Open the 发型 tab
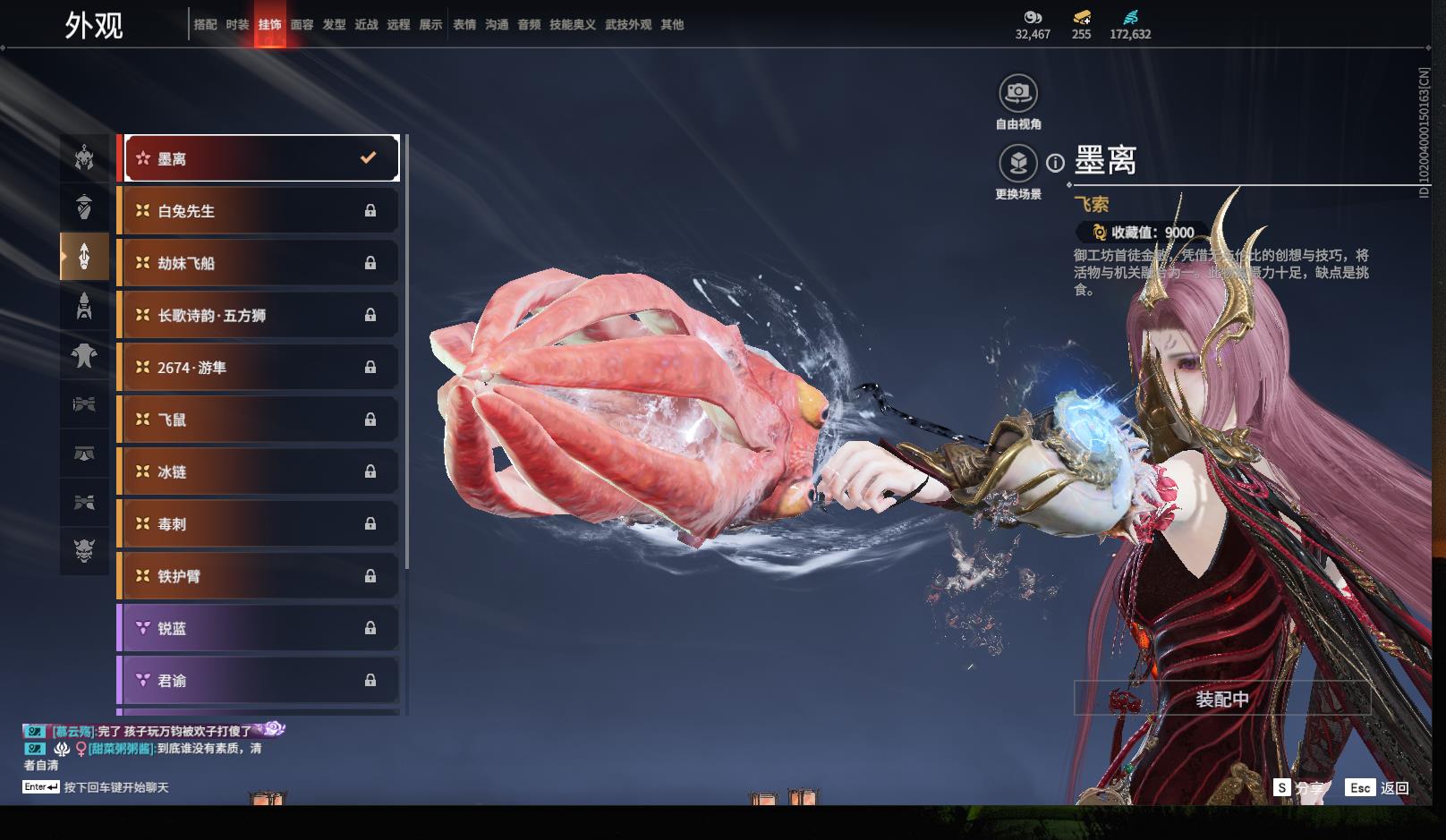 (x=334, y=25)
